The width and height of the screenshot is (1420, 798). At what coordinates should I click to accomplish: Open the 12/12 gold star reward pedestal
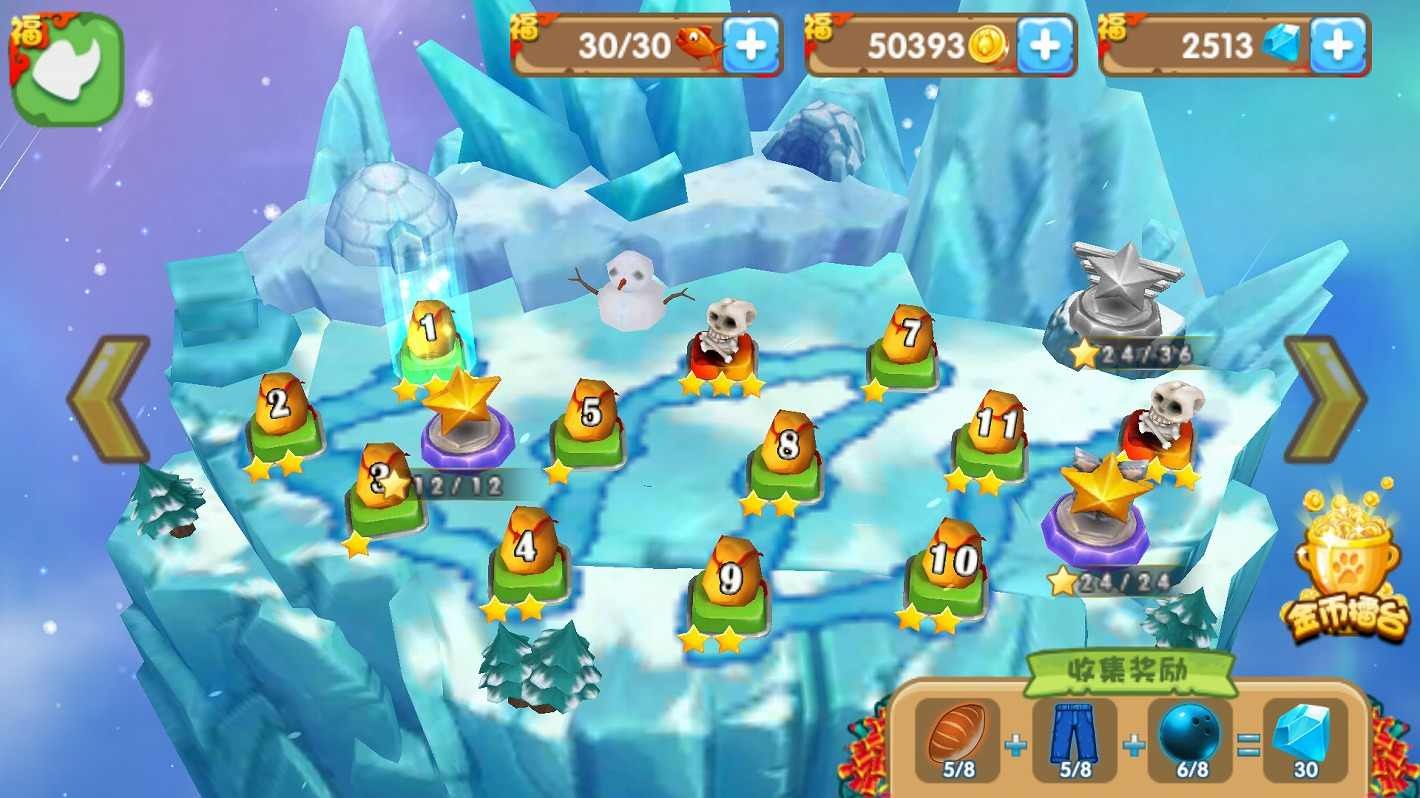coord(466,415)
